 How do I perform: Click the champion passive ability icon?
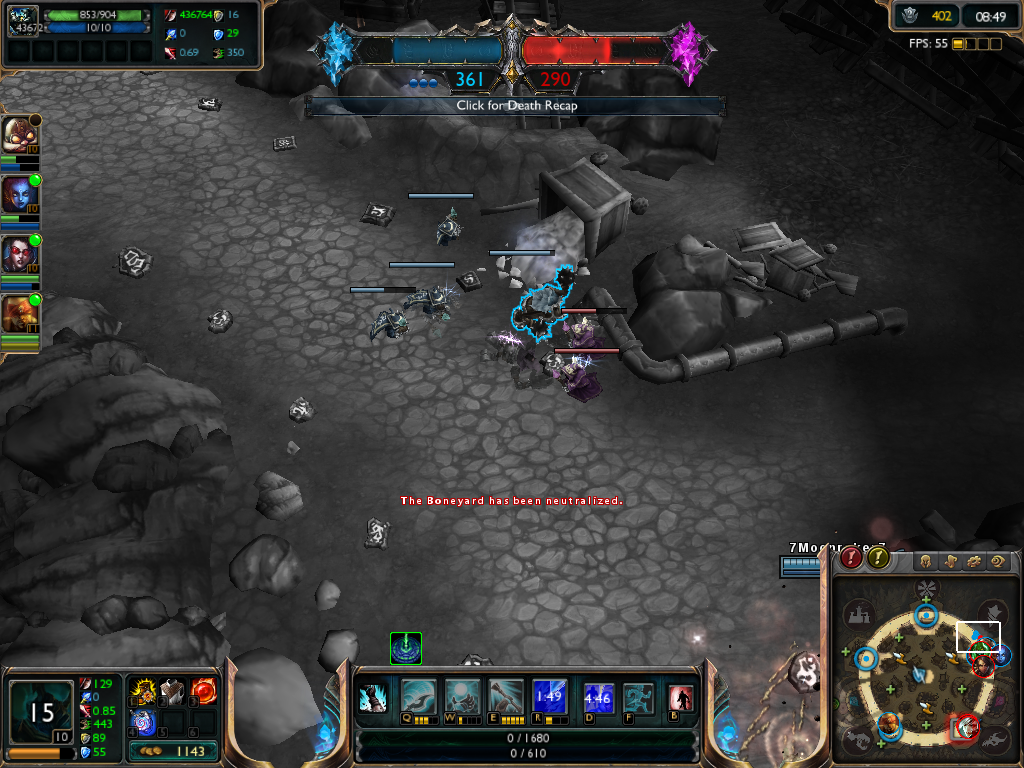pos(373,697)
